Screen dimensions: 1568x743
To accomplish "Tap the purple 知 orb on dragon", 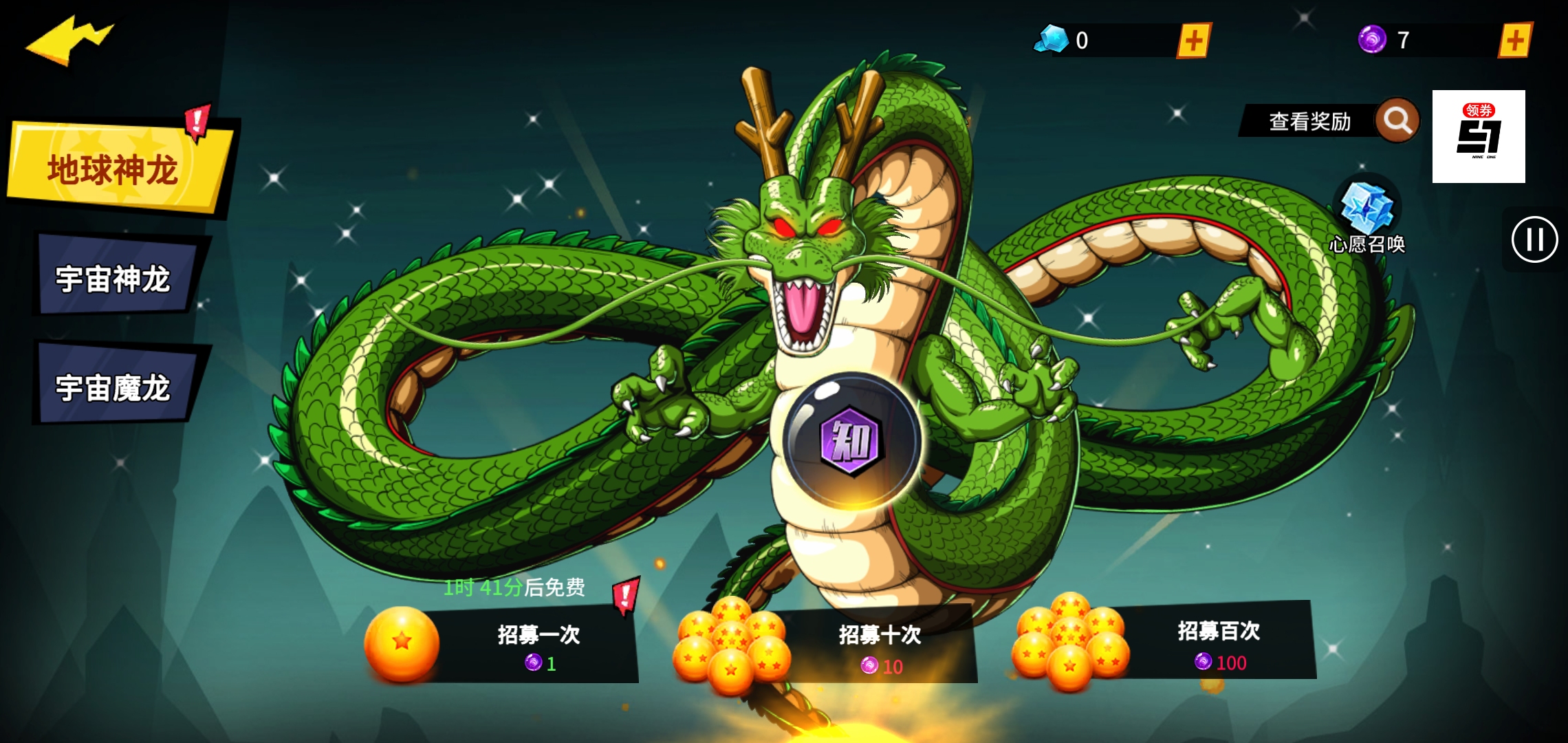I will [x=851, y=440].
